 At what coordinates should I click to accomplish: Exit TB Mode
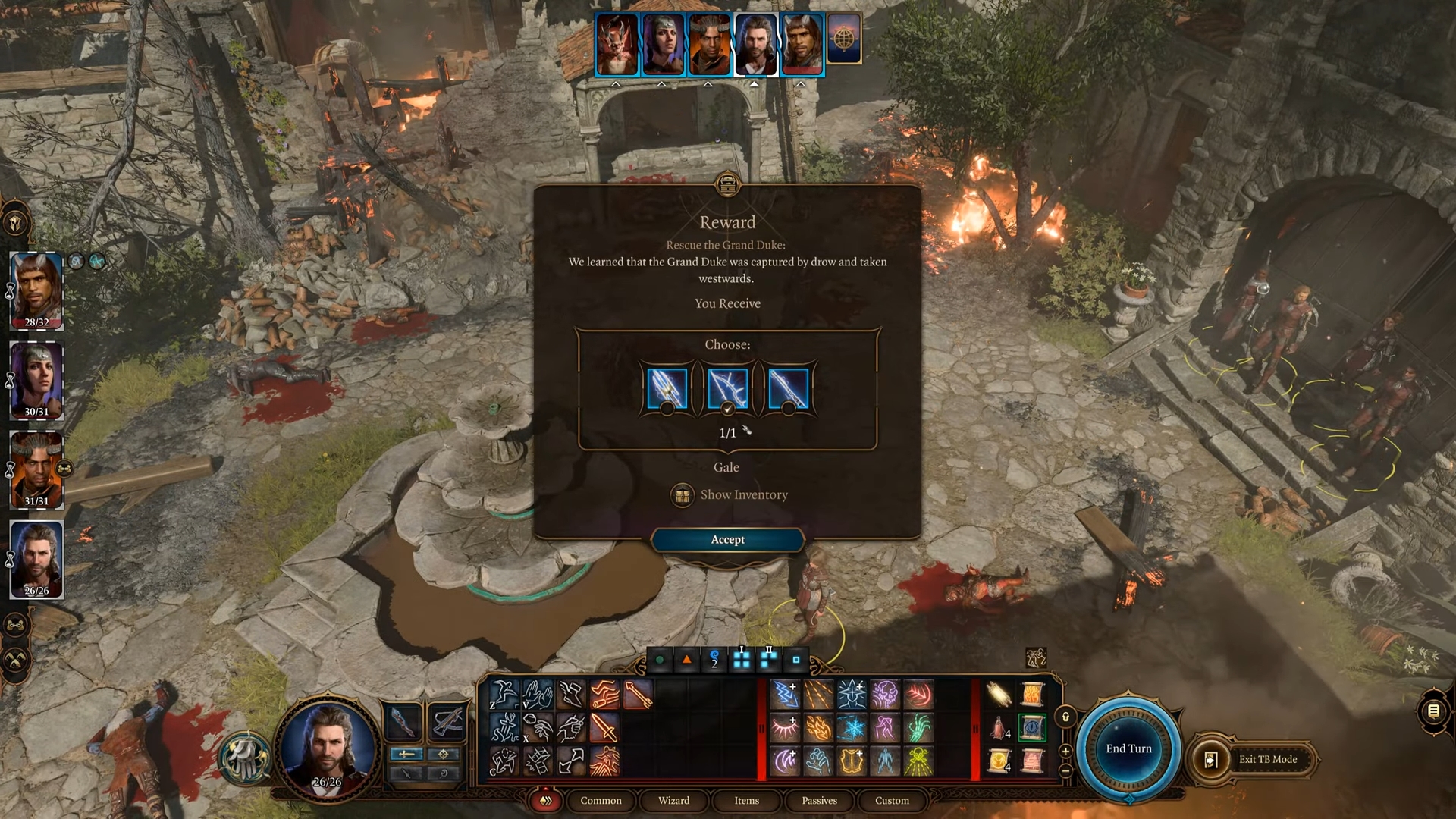point(1267,759)
